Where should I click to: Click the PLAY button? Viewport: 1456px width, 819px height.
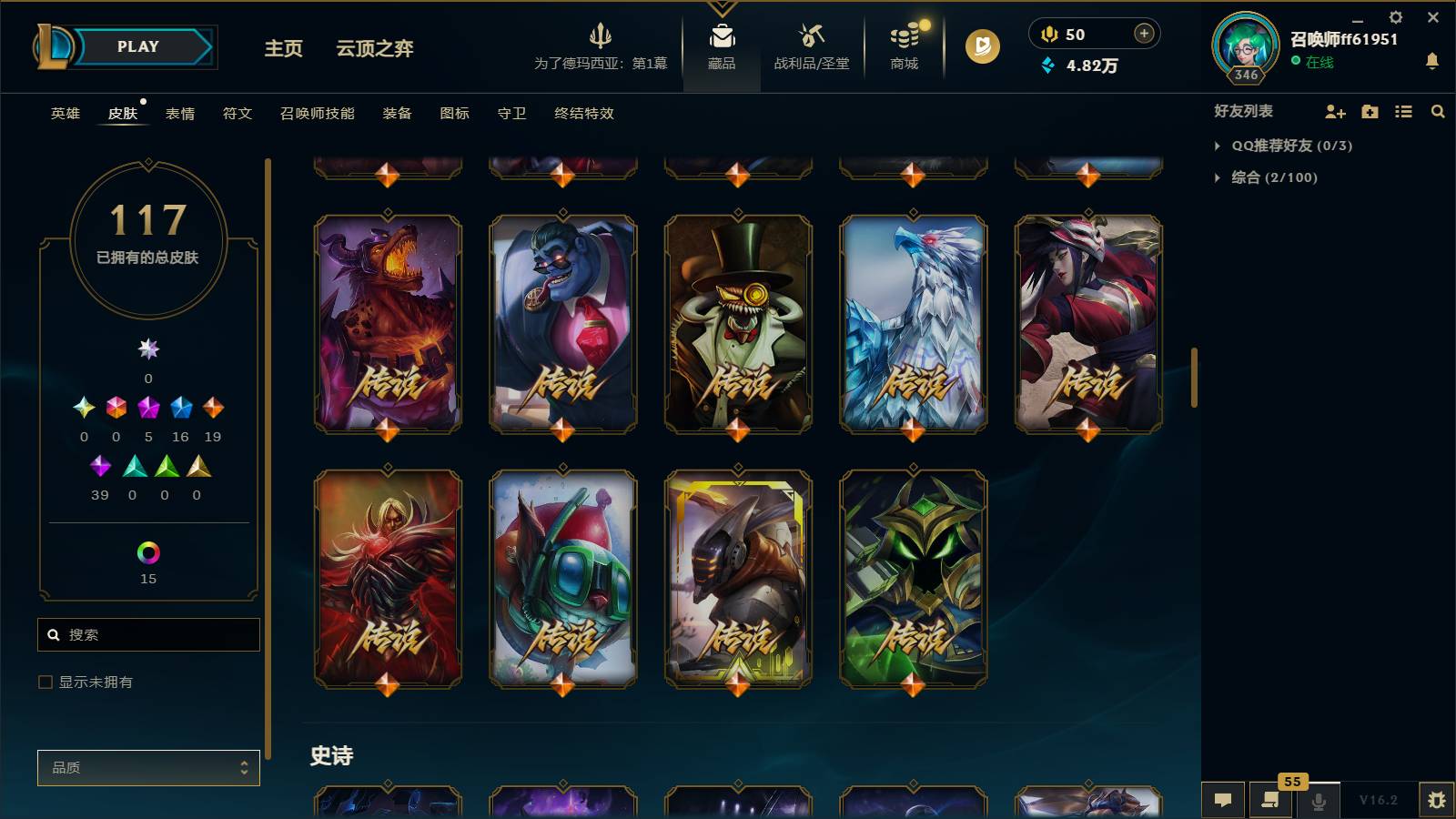point(135,46)
